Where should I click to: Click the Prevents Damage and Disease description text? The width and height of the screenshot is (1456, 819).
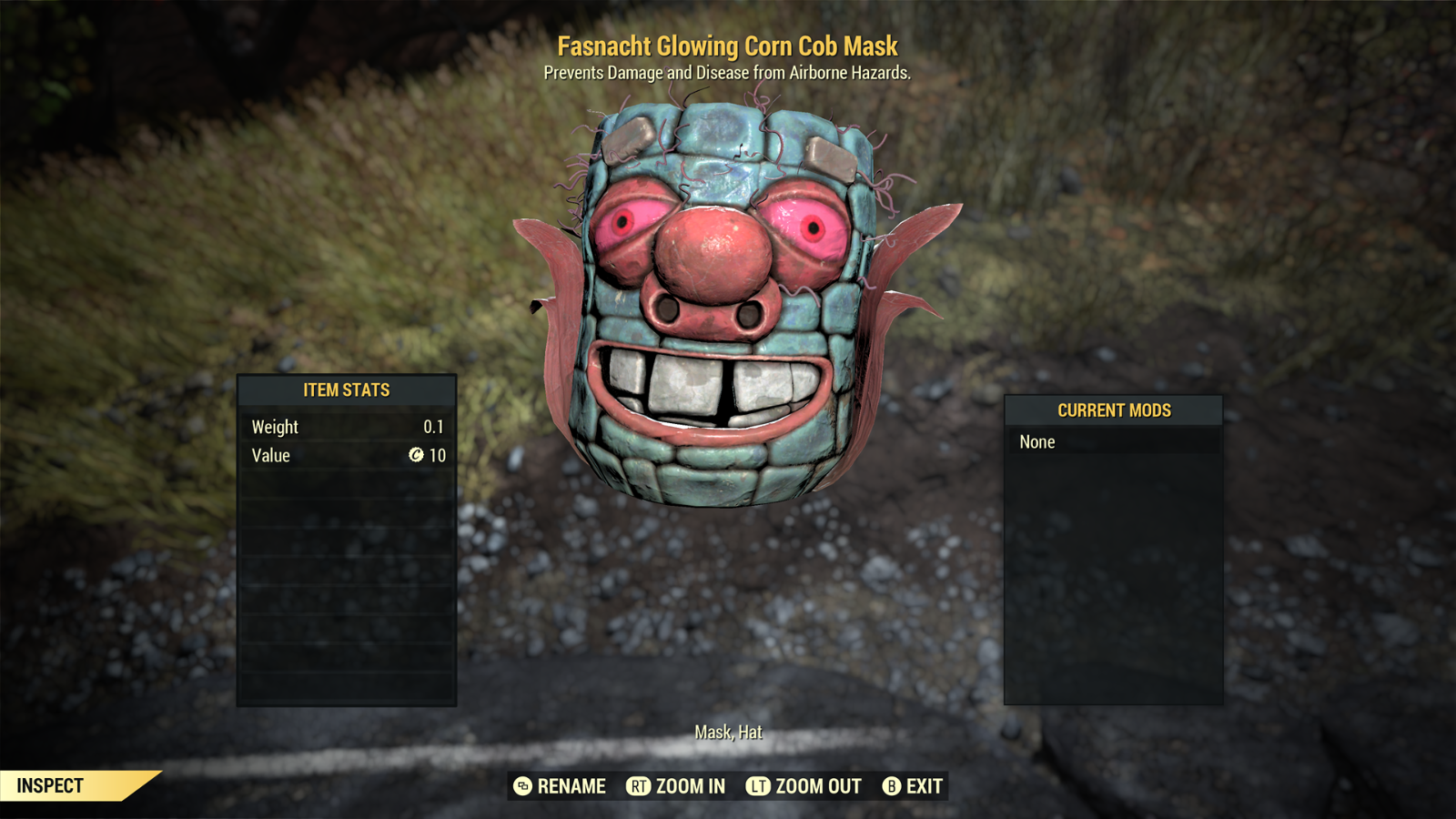(728, 76)
